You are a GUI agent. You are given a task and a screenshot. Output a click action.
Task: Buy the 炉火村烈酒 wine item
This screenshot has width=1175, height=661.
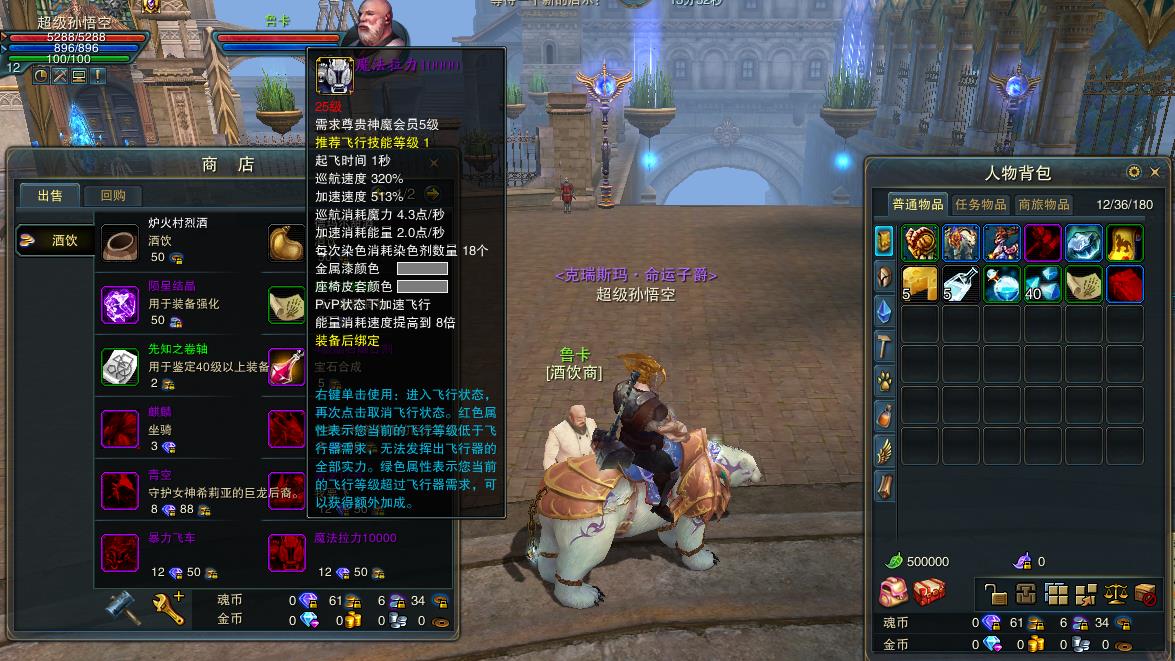[x=121, y=242]
